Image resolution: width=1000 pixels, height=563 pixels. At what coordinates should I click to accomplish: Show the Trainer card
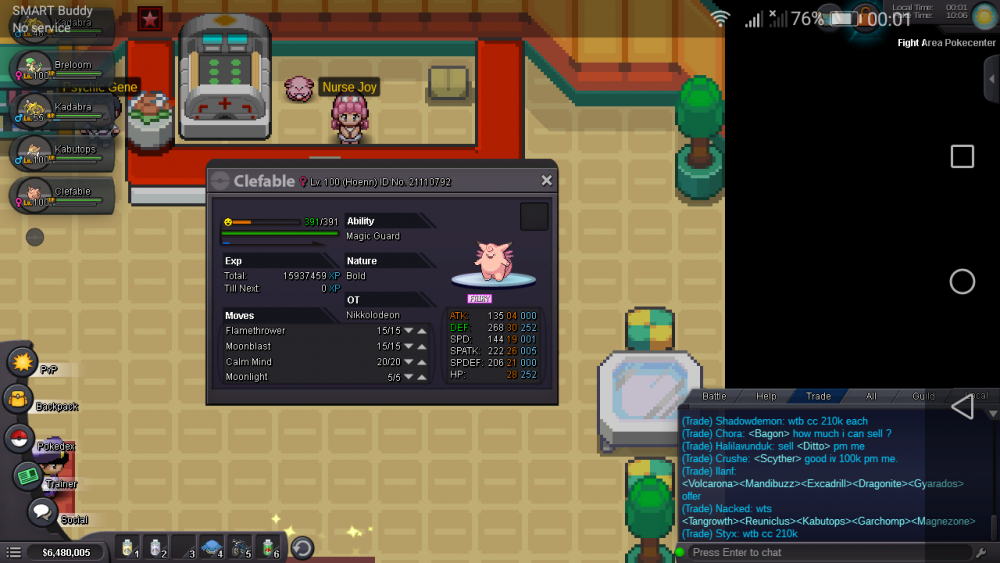point(27,476)
